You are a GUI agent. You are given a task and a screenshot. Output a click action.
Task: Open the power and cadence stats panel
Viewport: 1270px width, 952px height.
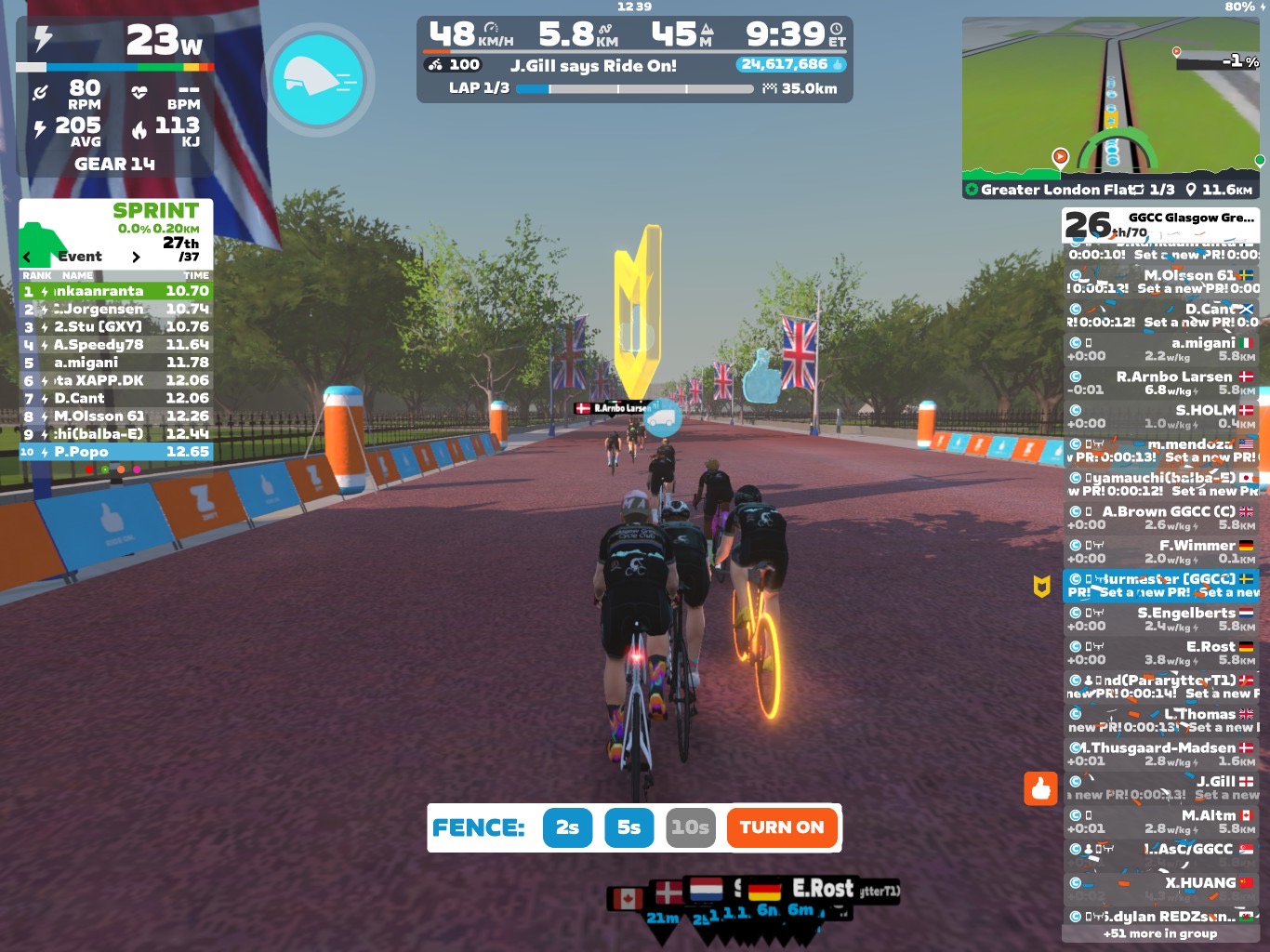115,96
